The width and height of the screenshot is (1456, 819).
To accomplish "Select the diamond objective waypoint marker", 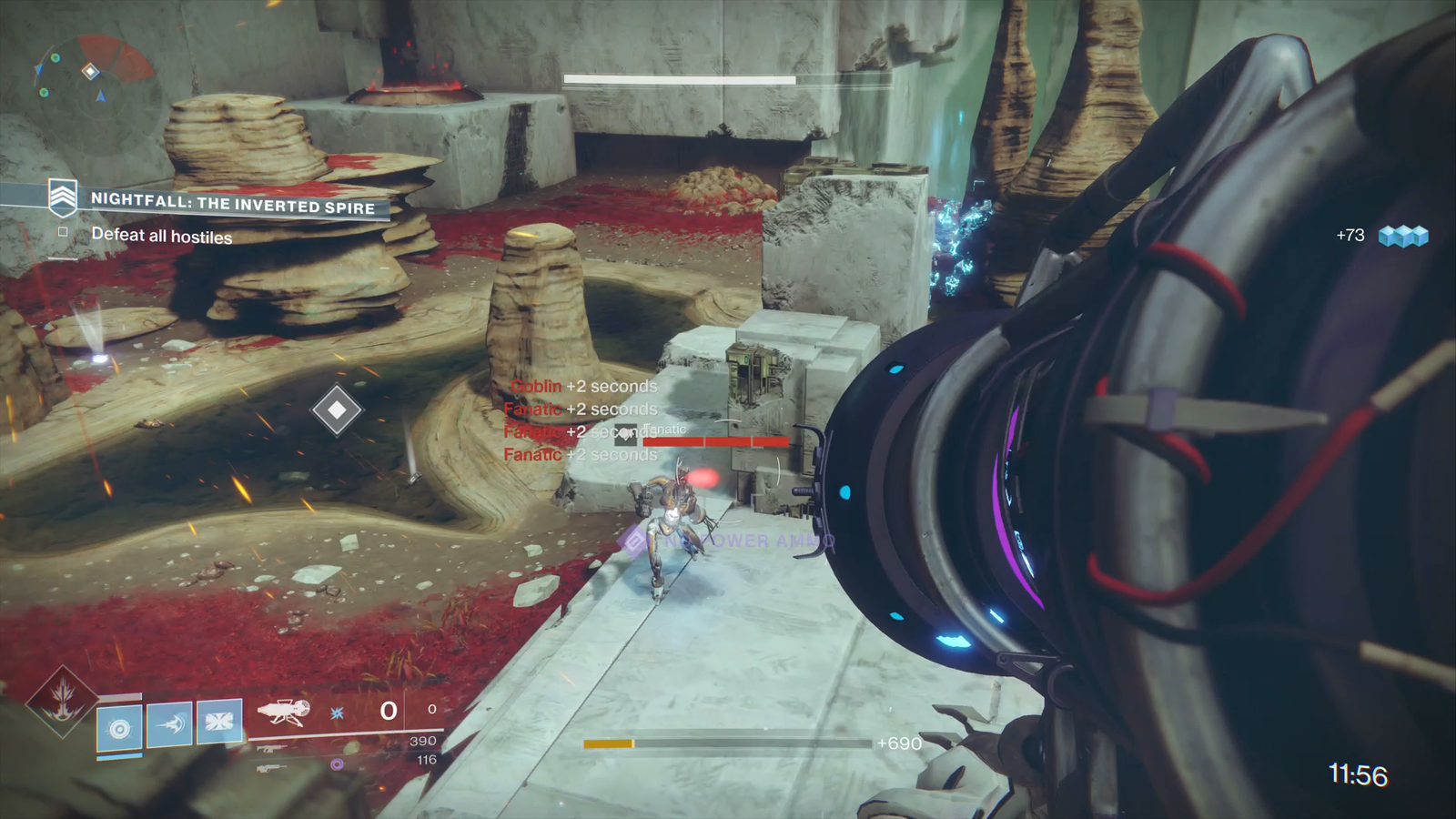I will tap(337, 410).
